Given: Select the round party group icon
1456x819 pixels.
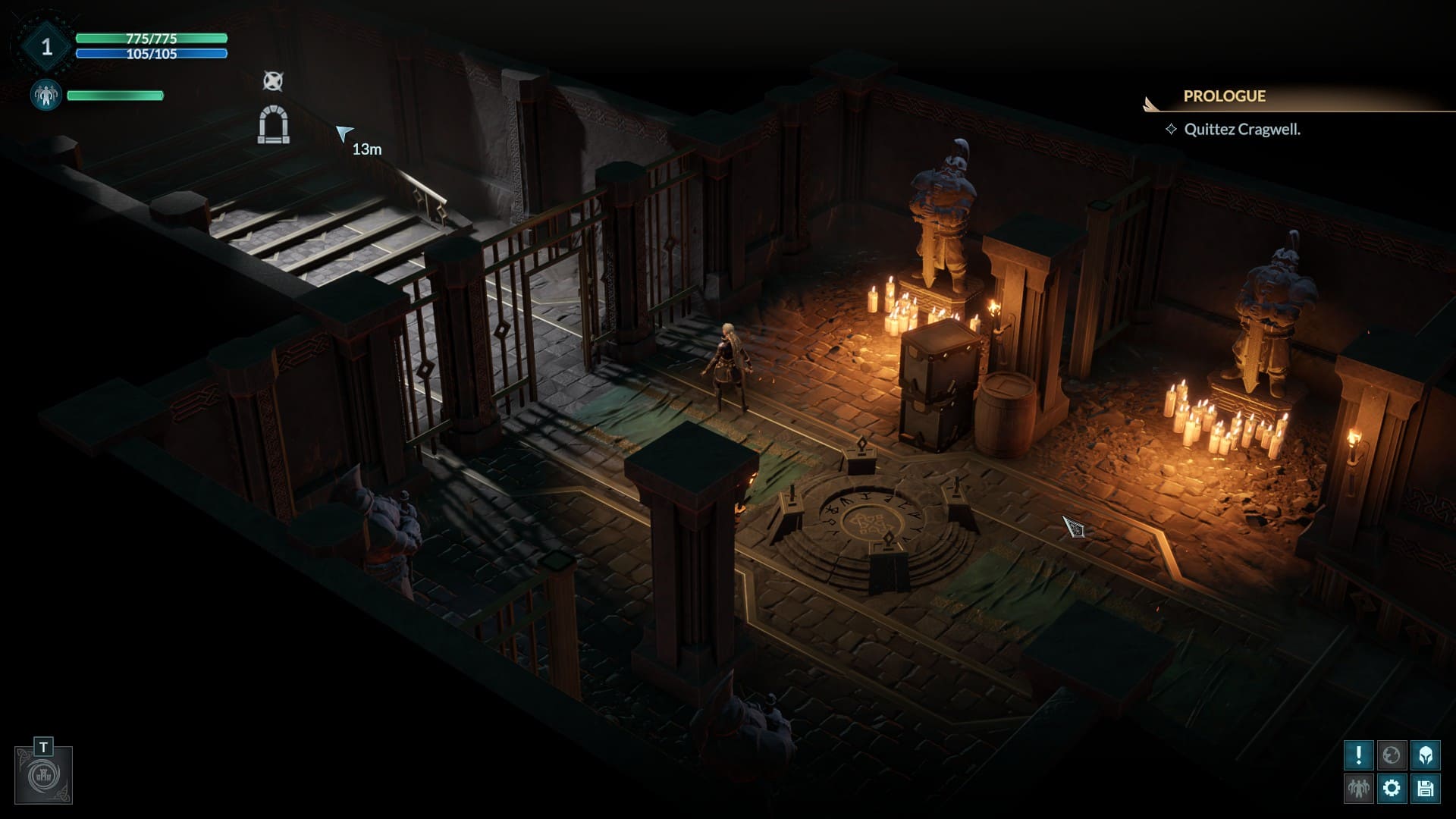Looking at the screenshot, I should tap(45, 96).
